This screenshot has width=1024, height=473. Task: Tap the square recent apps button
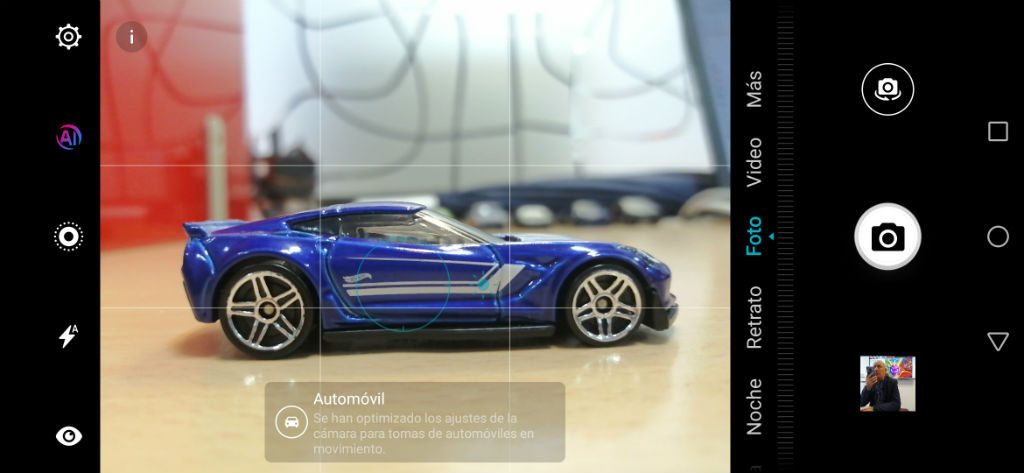click(x=997, y=132)
